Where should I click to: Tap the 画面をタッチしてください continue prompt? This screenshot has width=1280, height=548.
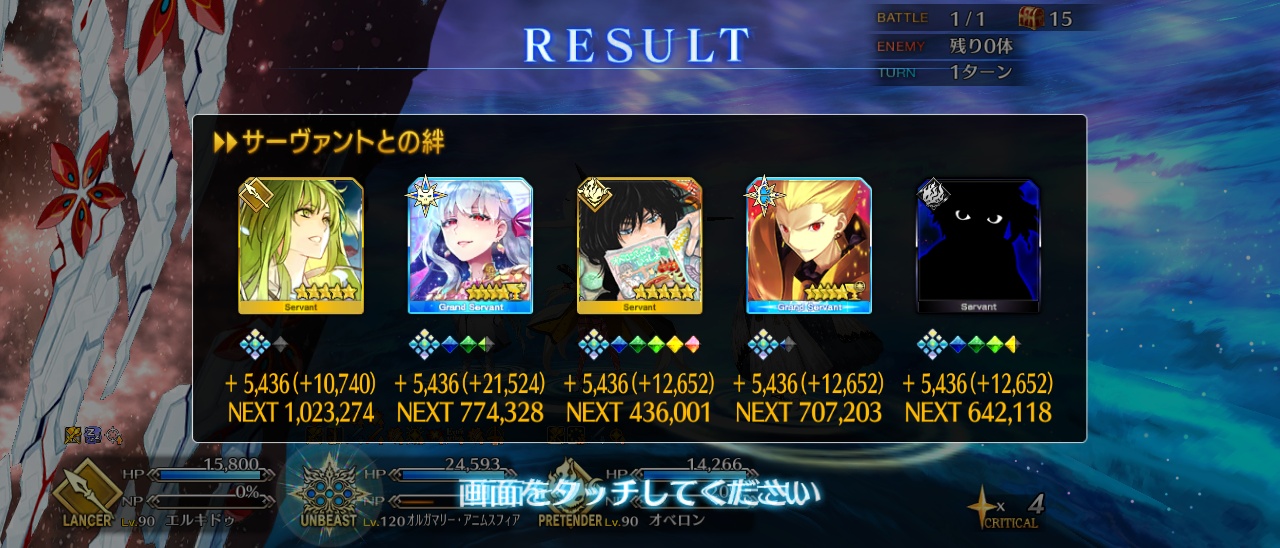(x=639, y=492)
